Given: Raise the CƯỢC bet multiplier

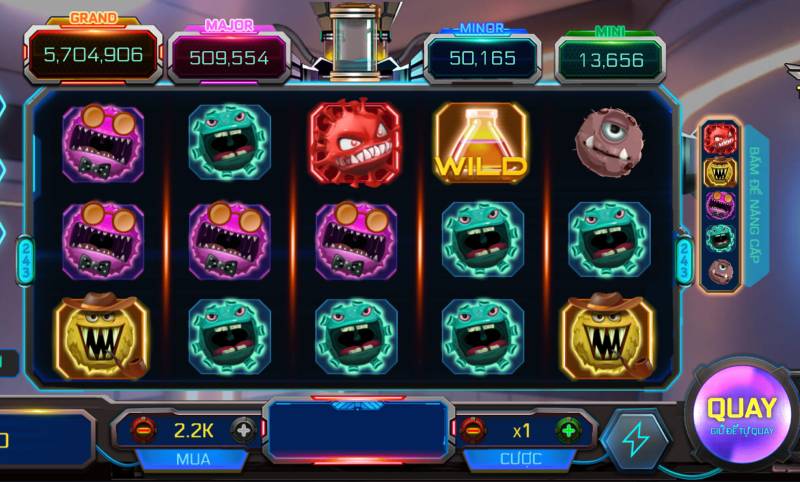Looking at the screenshot, I should 568,430.
